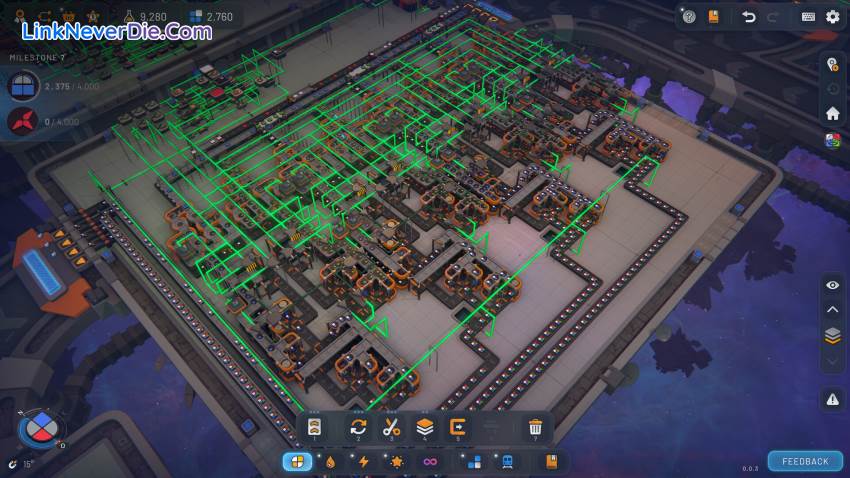Open the settings gear menu

[x=832, y=16]
